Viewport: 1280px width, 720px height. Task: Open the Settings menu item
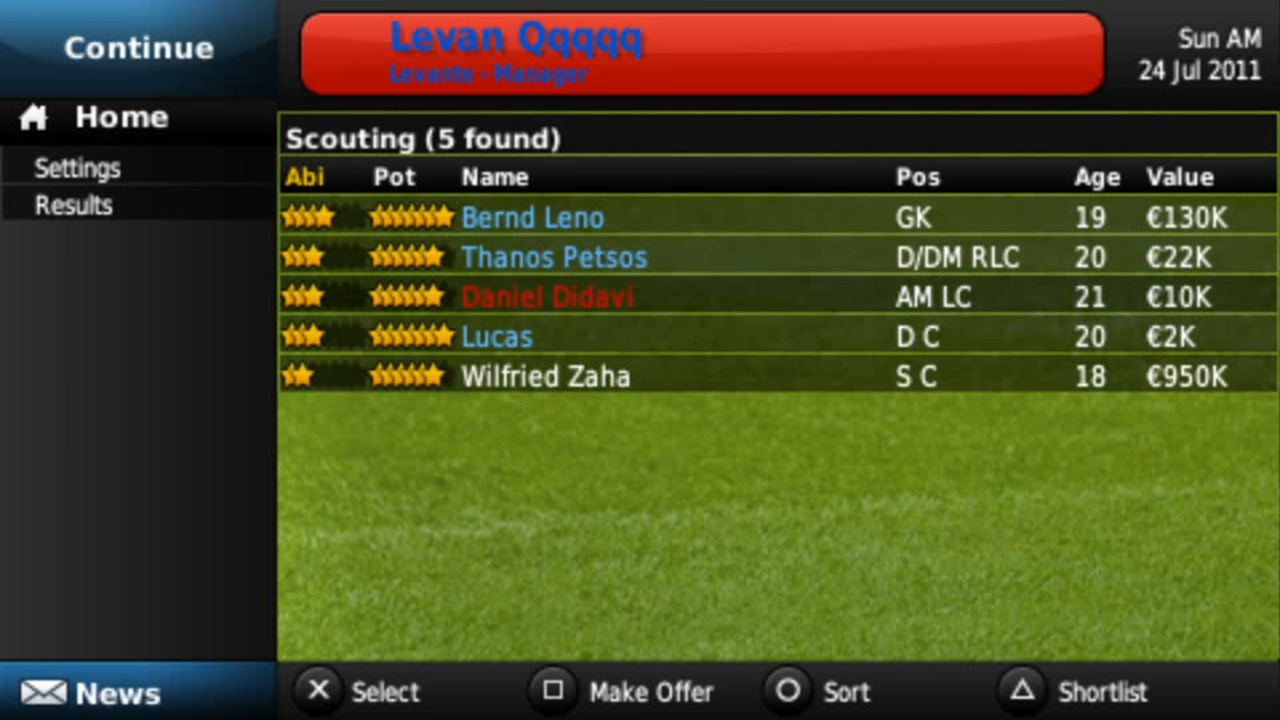coord(77,168)
